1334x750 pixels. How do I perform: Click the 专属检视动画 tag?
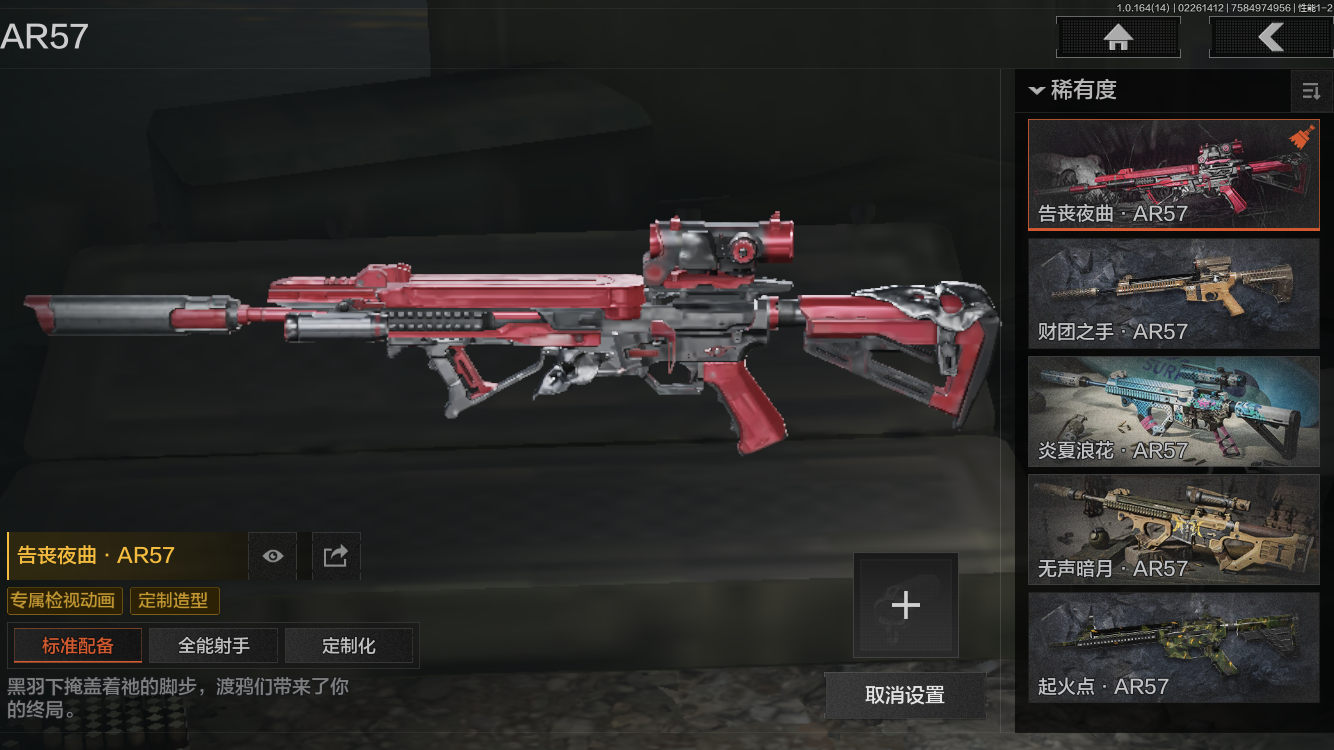point(65,601)
